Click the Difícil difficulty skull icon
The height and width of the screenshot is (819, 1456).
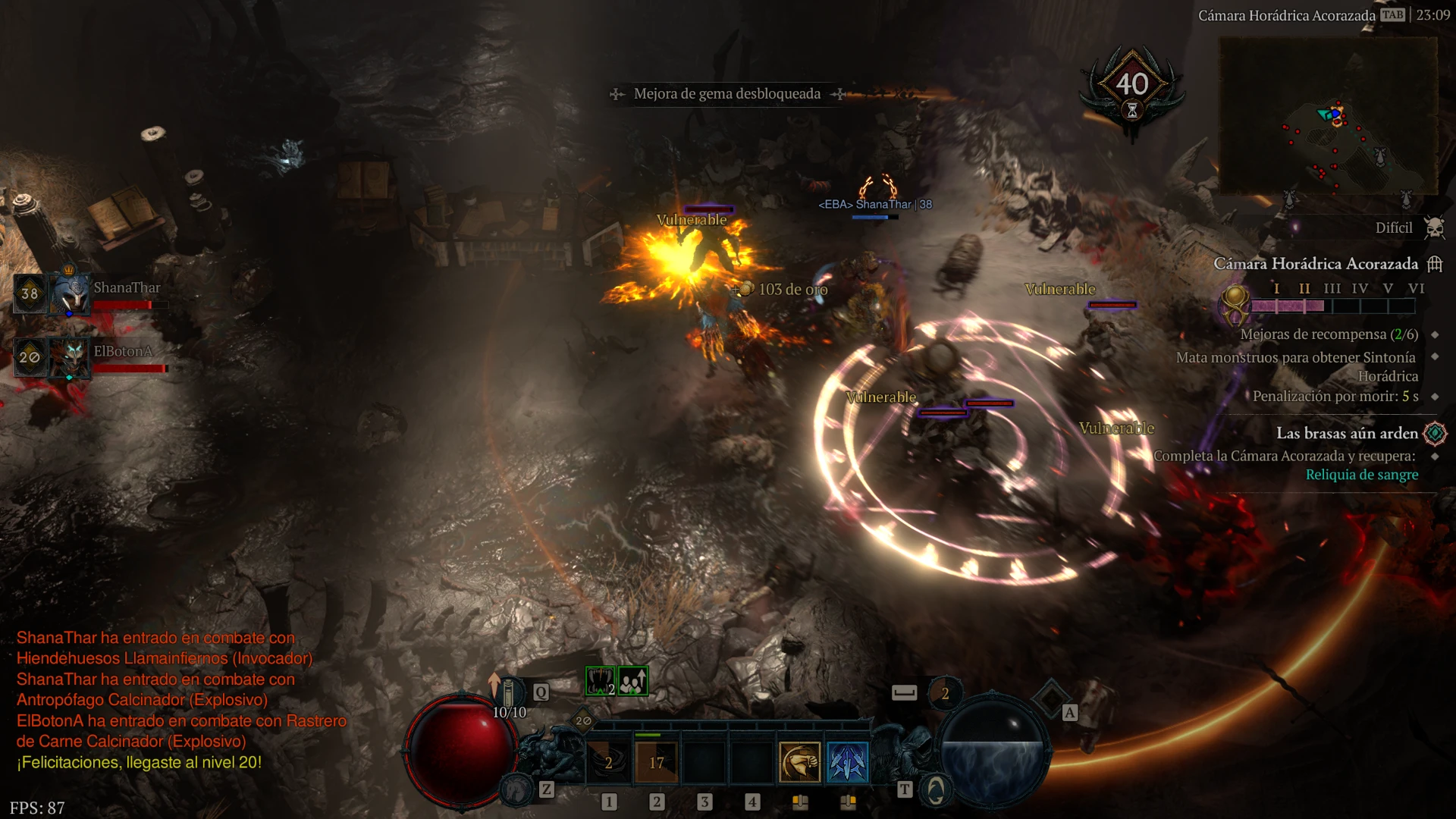click(1434, 227)
